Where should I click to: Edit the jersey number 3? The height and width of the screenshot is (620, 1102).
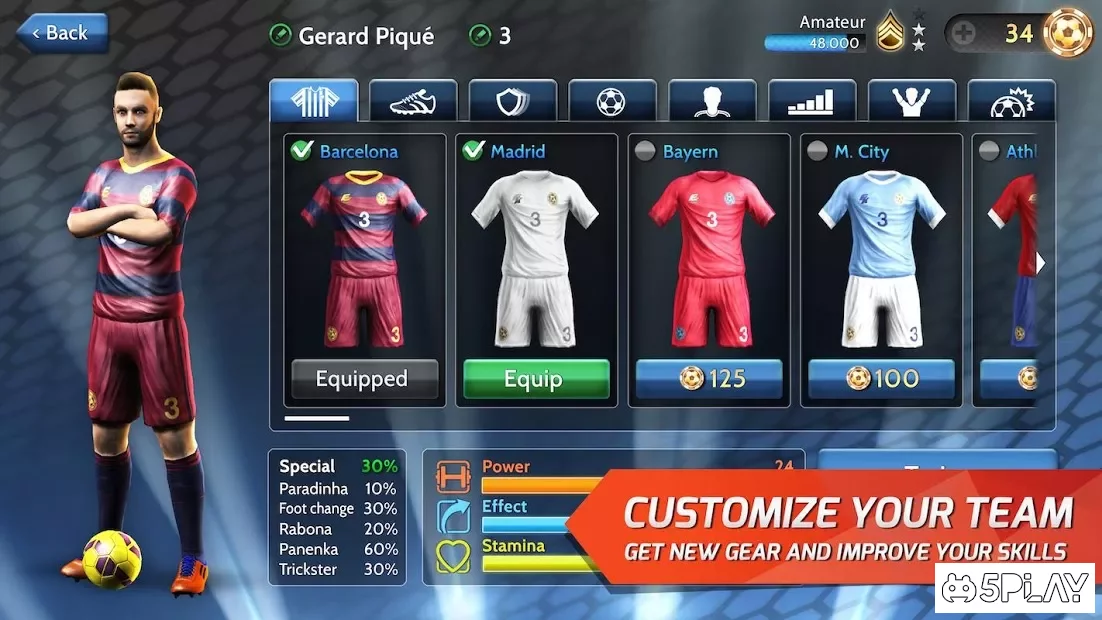coord(490,36)
